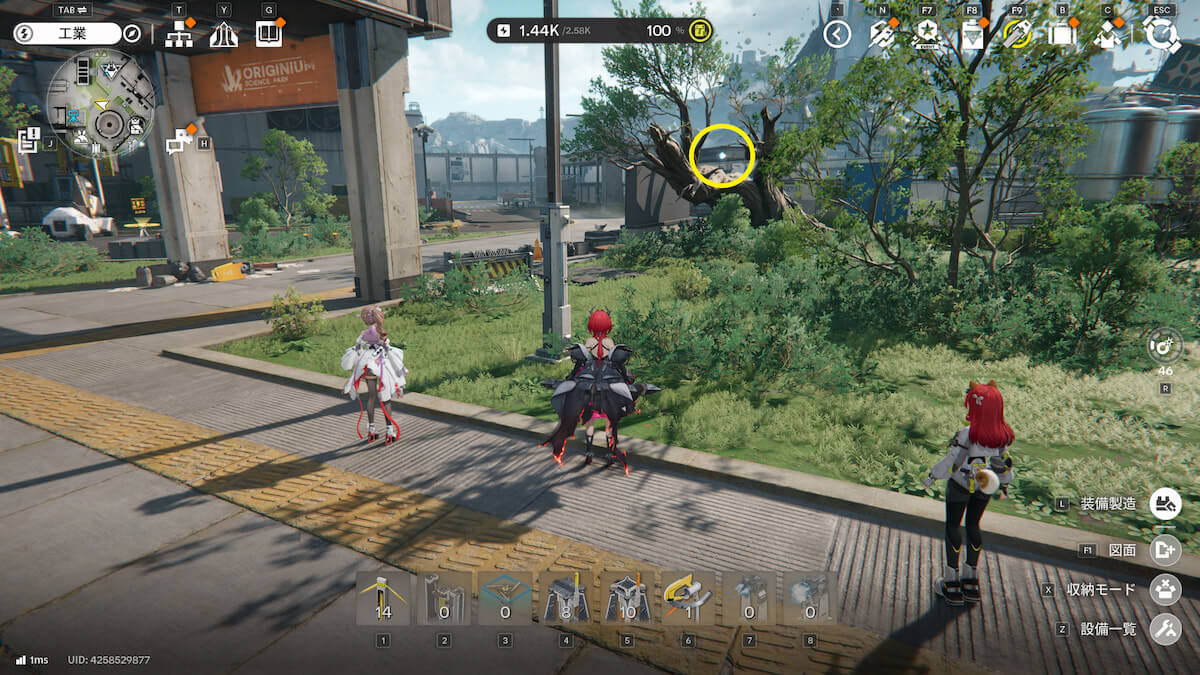Select the hotbar item with count 14
Image resolution: width=1200 pixels, height=675 pixels.
(383, 598)
